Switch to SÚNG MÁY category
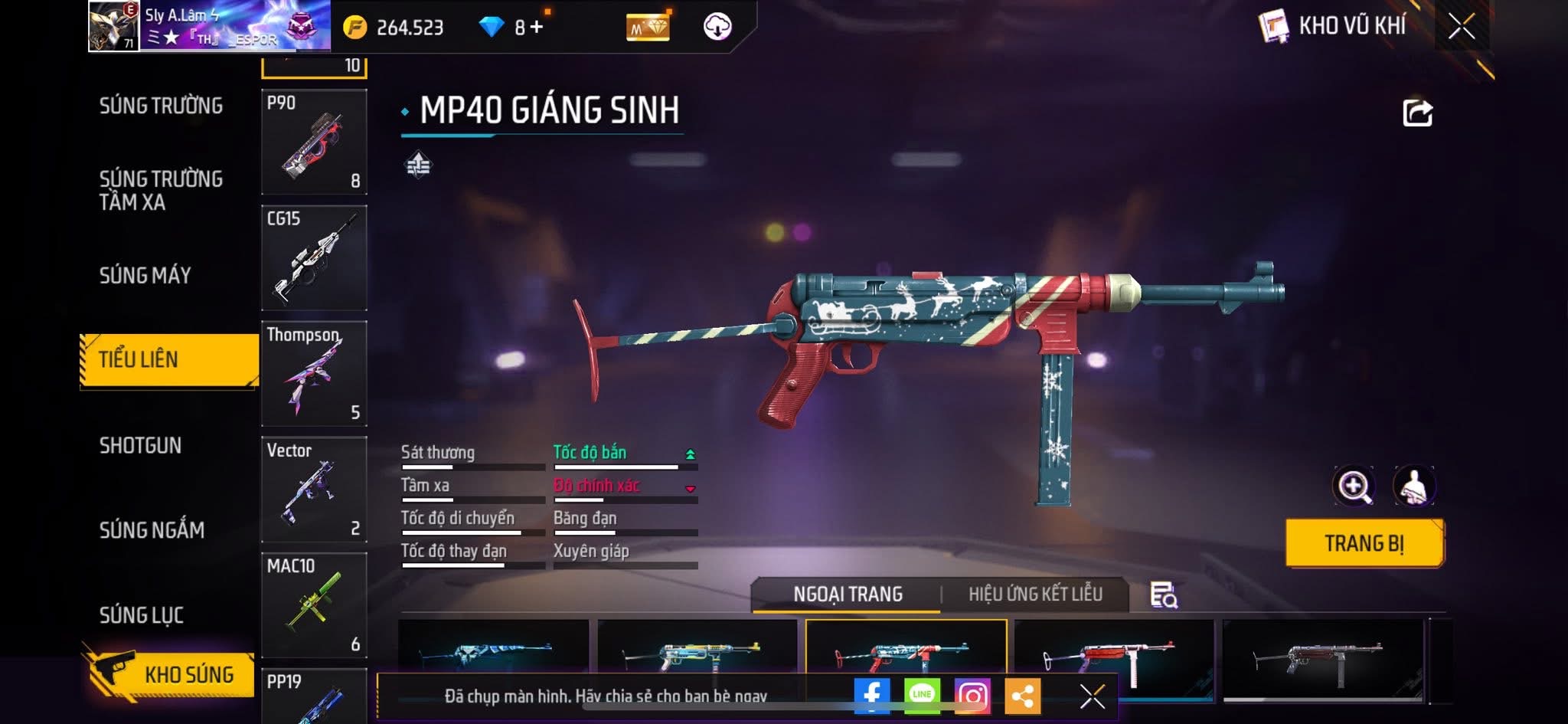1568x724 pixels. pos(145,275)
